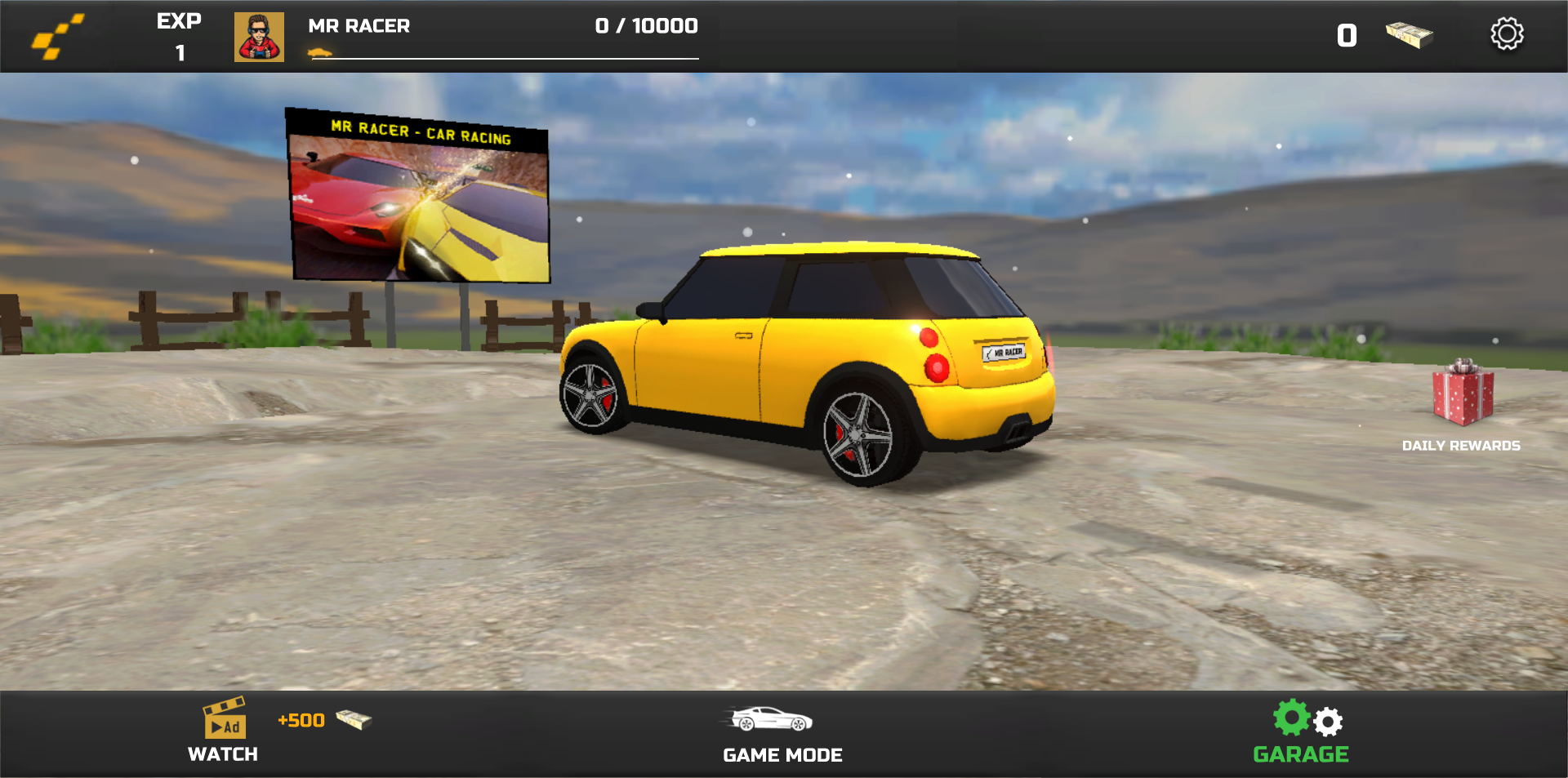
Task: Click the WATCH label to earn rewards
Action: click(223, 754)
